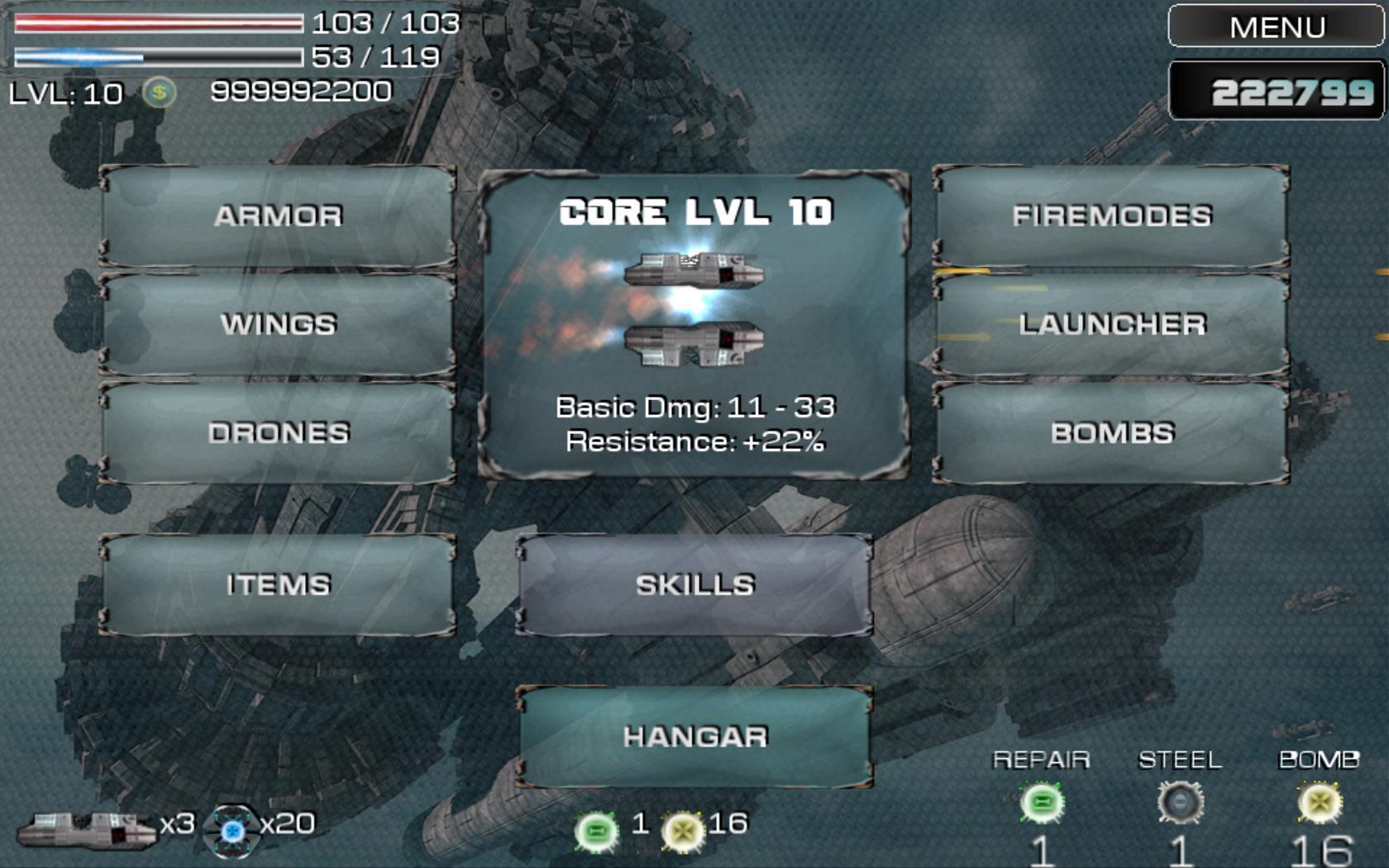Select the Wings upgrade button

tap(278, 324)
